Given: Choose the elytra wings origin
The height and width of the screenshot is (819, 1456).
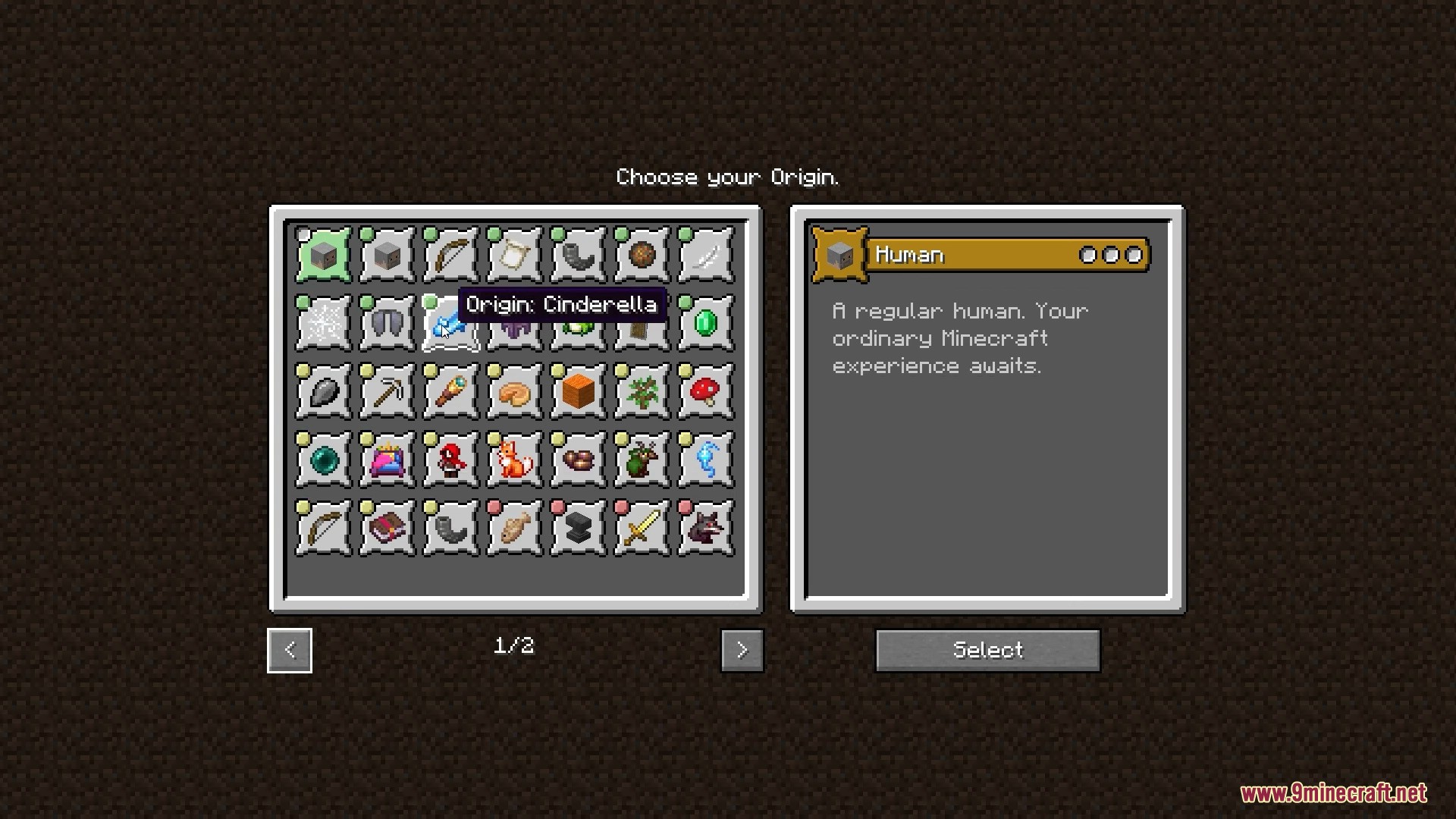Looking at the screenshot, I should (x=387, y=324).
